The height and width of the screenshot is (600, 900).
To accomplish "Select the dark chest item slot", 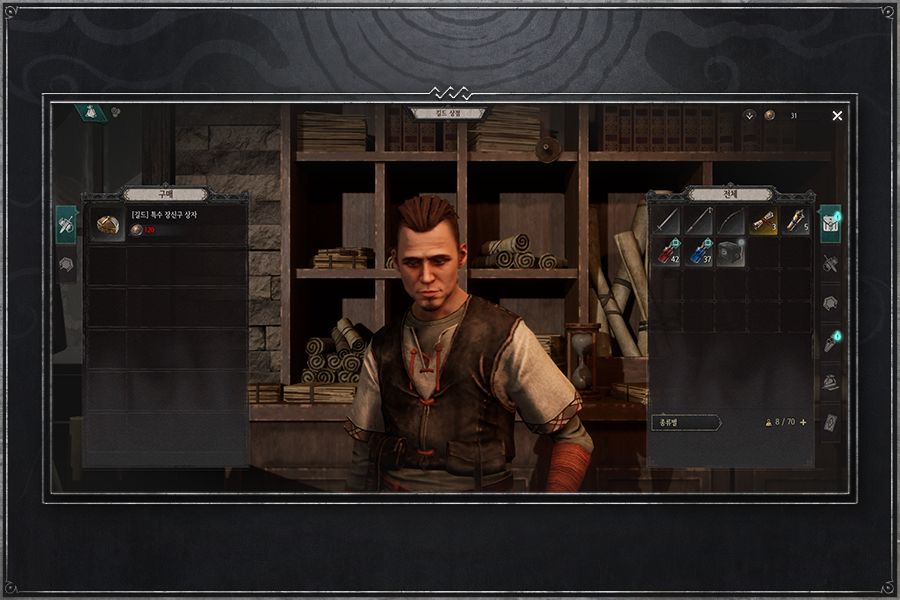I will [x=731, y=252].
